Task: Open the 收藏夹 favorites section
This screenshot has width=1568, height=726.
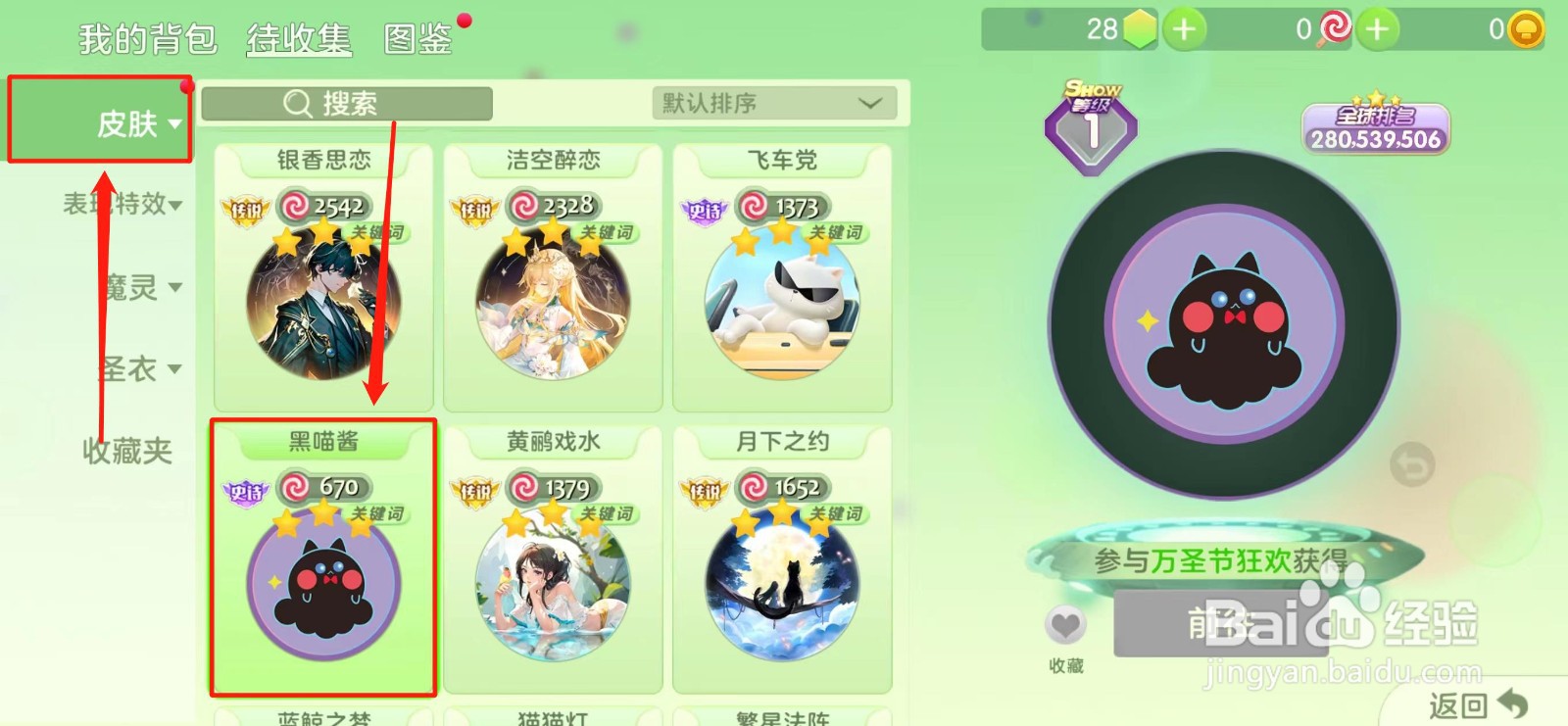Action: 125,451
